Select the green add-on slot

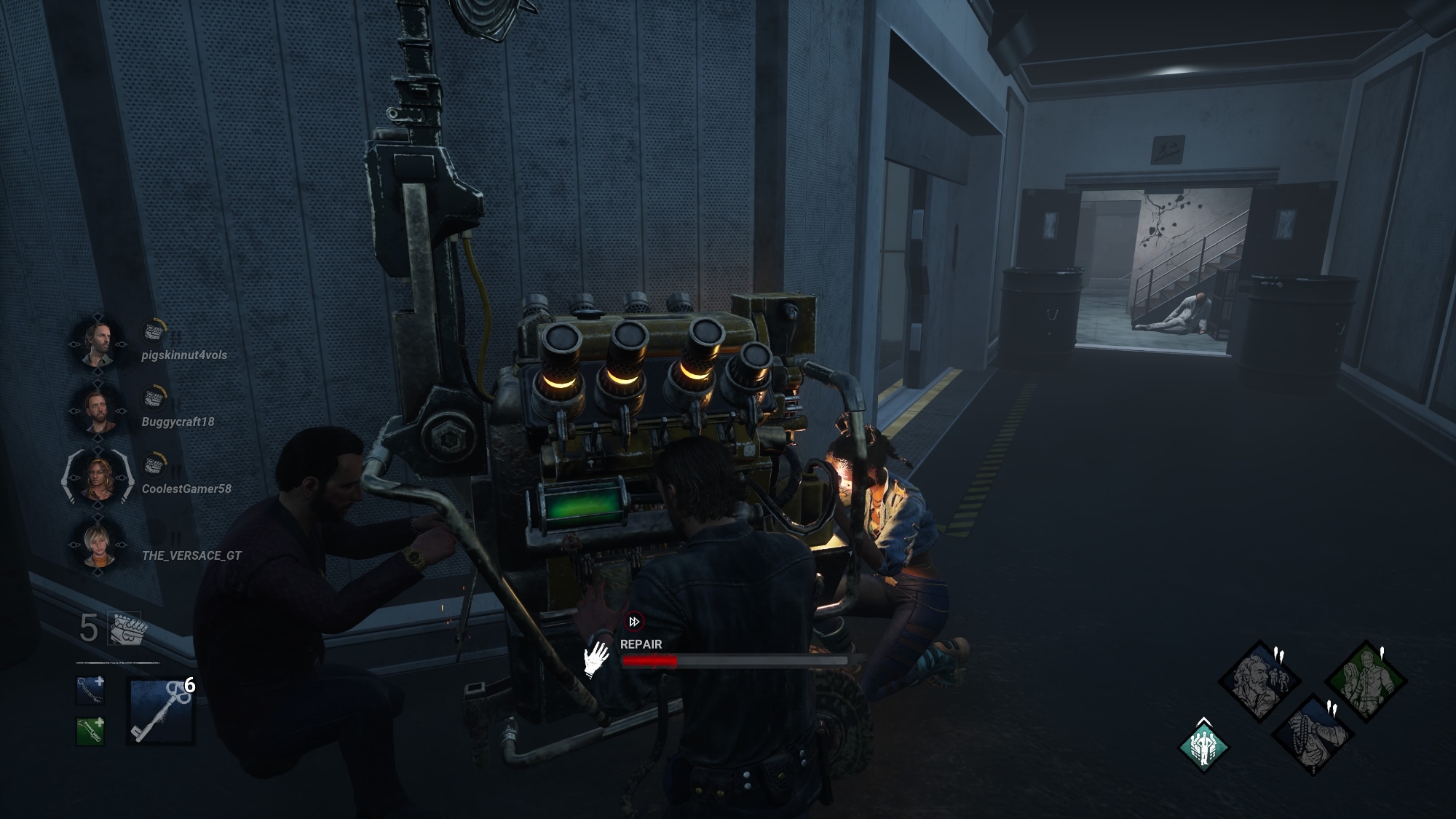90,732
